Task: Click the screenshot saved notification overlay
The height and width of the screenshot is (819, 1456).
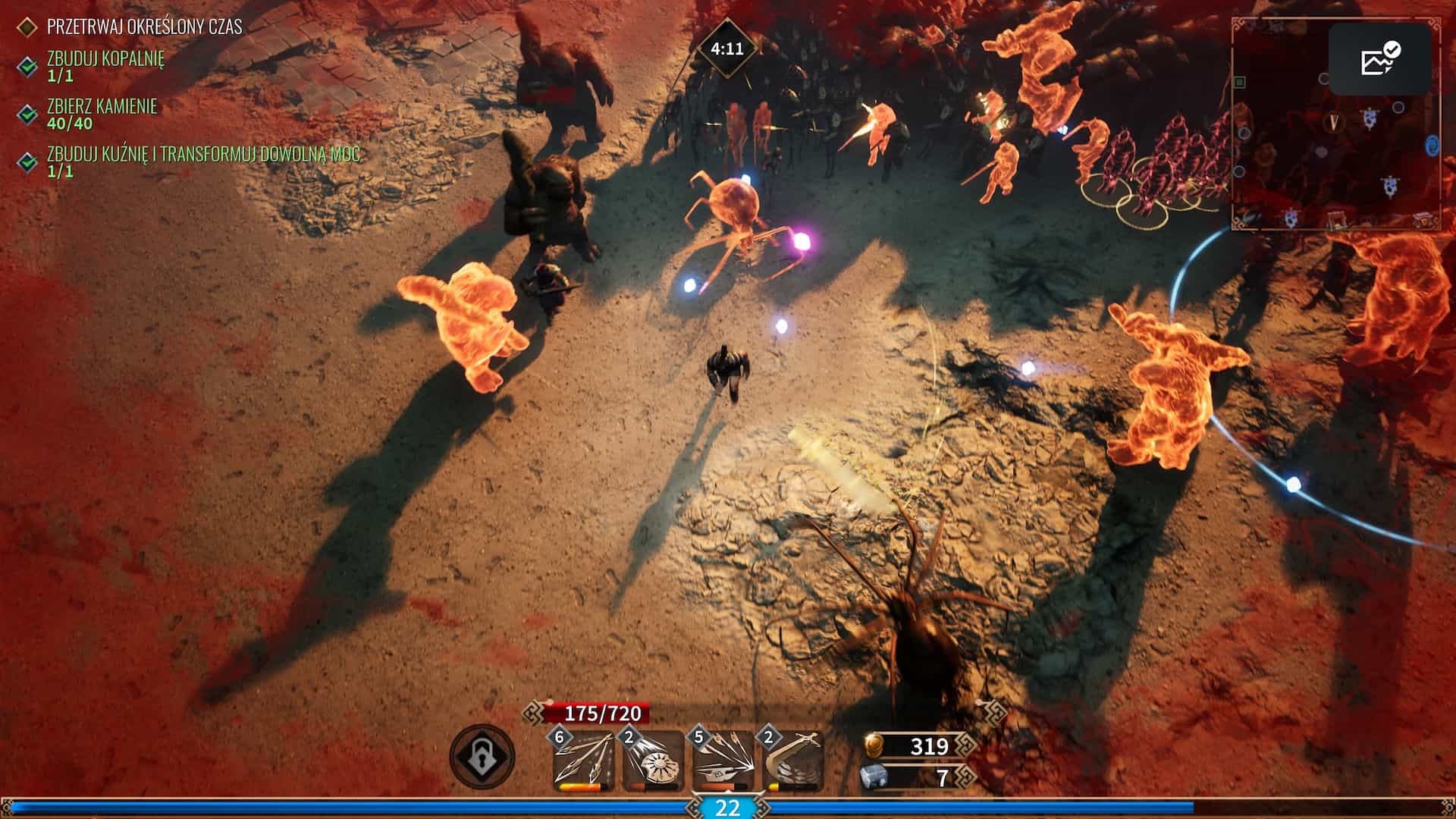Action: click(1379, 59)
